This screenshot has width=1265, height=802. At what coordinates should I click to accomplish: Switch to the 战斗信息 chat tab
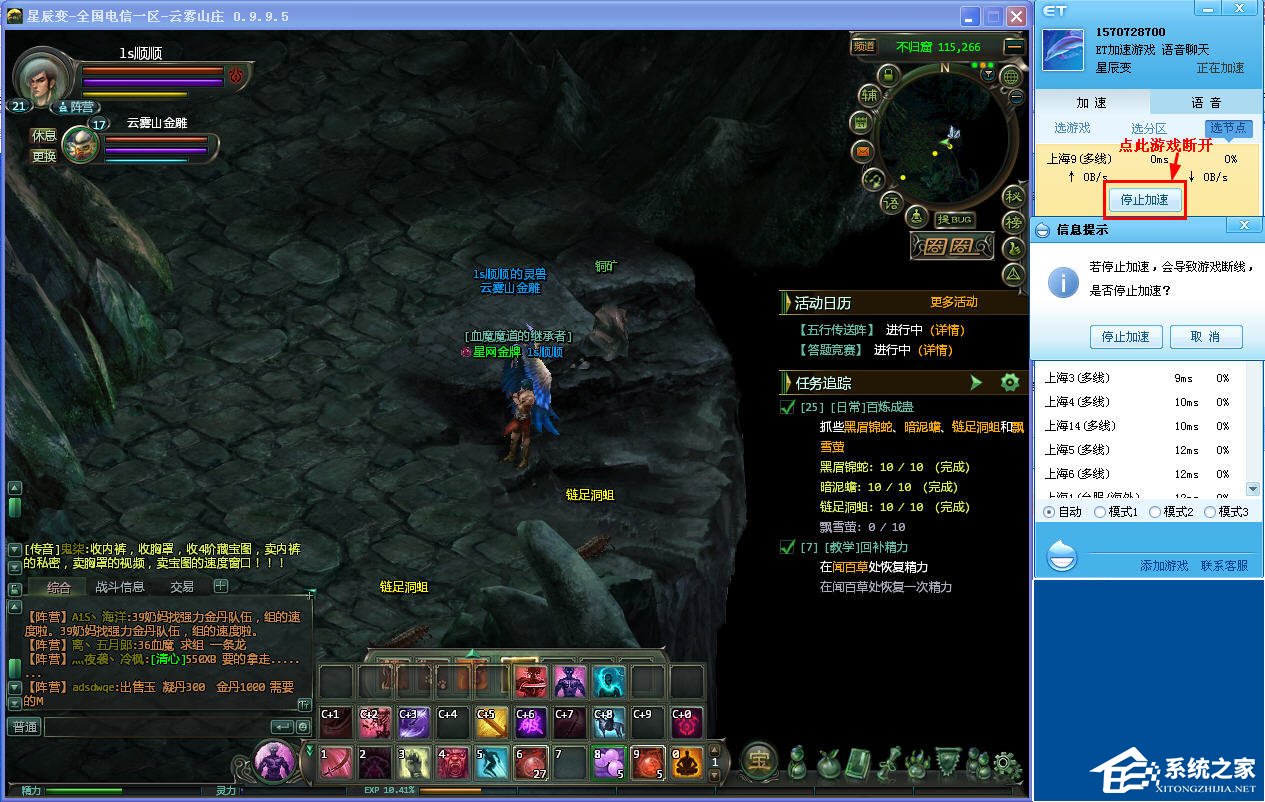coord(120,587)
